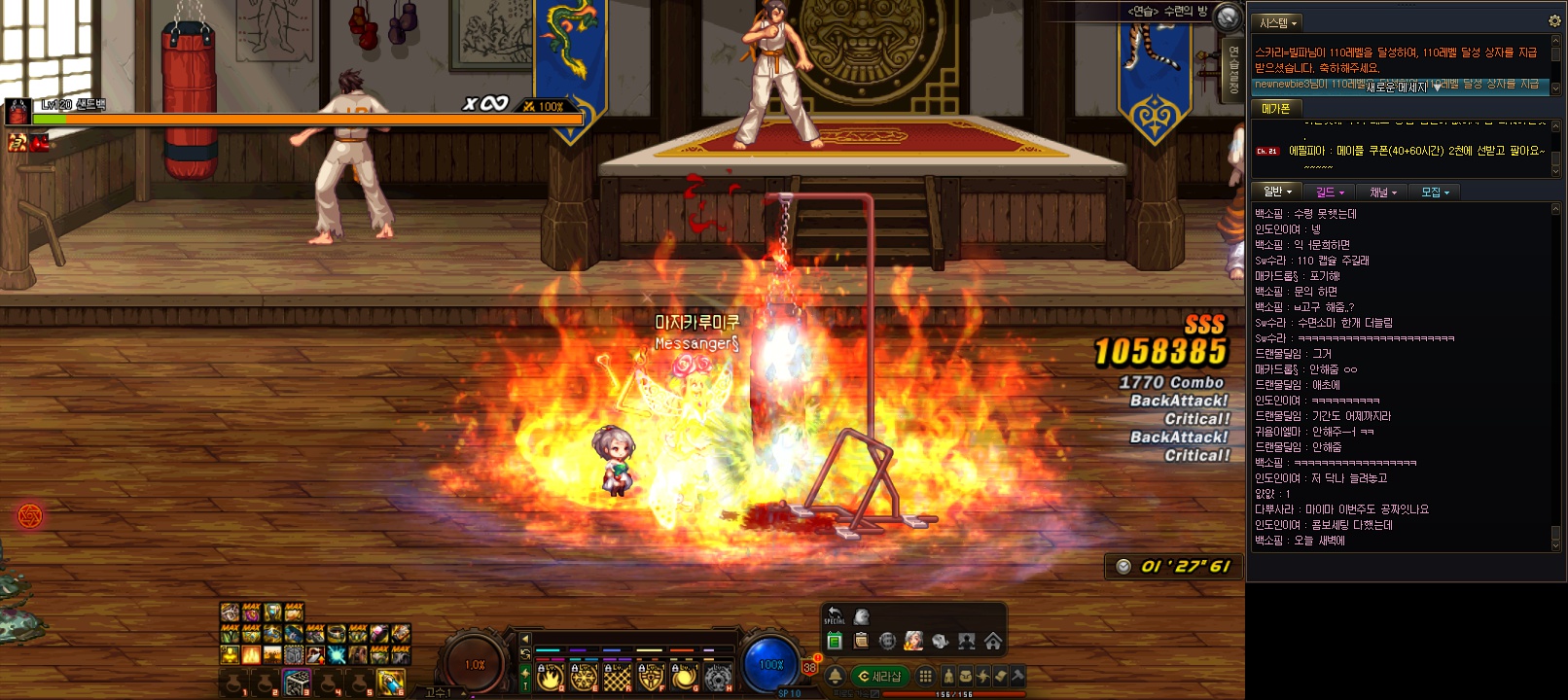Switch to the 채널 channel chat tab
Image resolution: width=1568 pixels, height=700 pixels.
click(x=1382, y=192)
